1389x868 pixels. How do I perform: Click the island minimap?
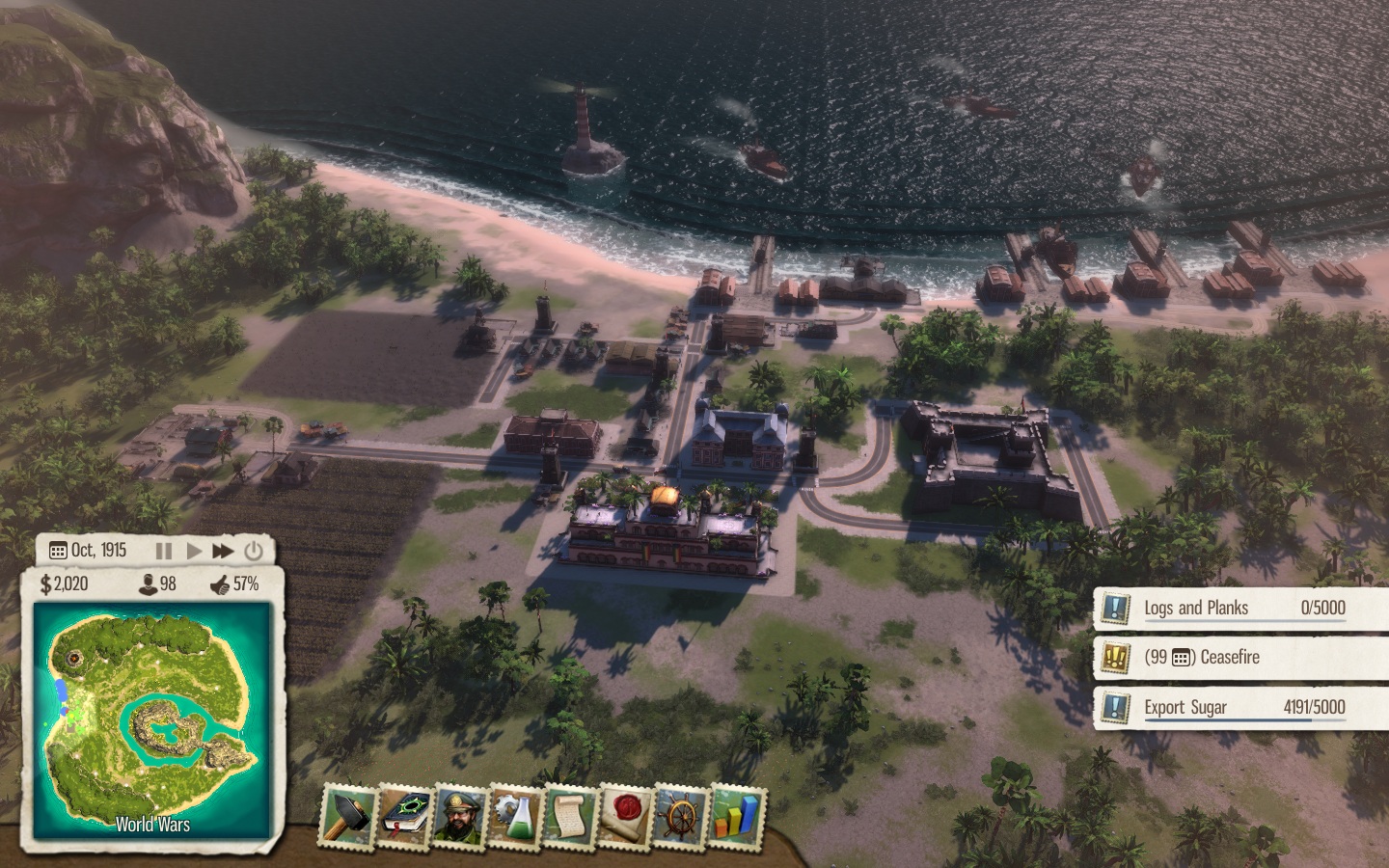click(x=152, y=719)
